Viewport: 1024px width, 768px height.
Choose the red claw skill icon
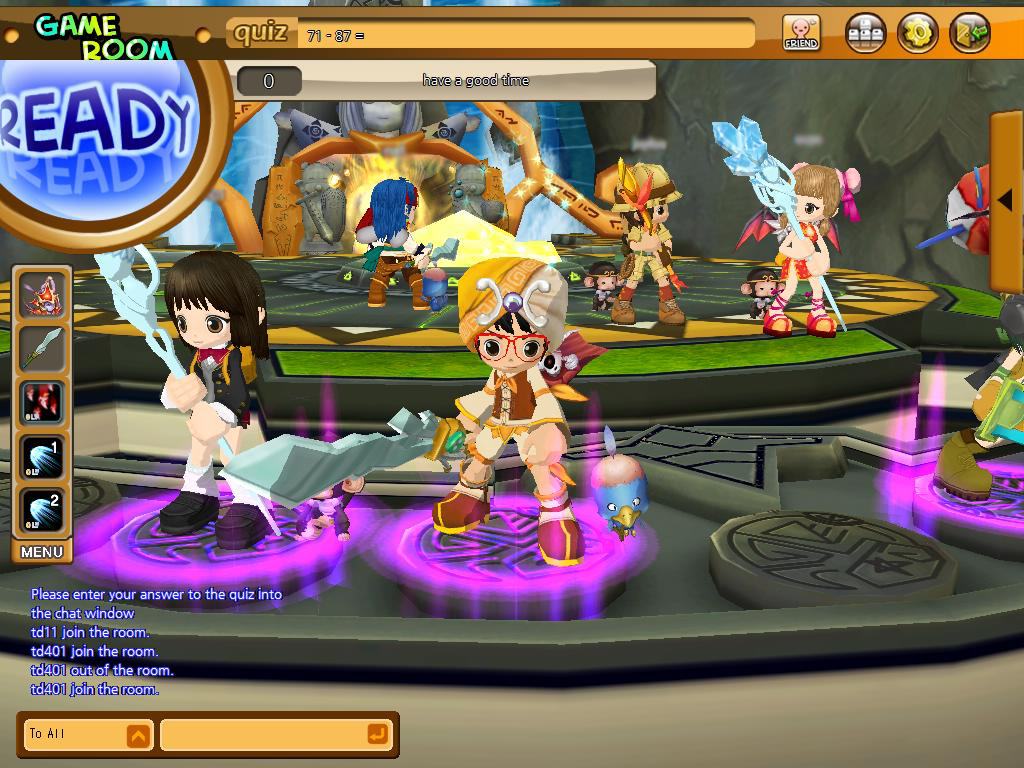coord(42,403)
